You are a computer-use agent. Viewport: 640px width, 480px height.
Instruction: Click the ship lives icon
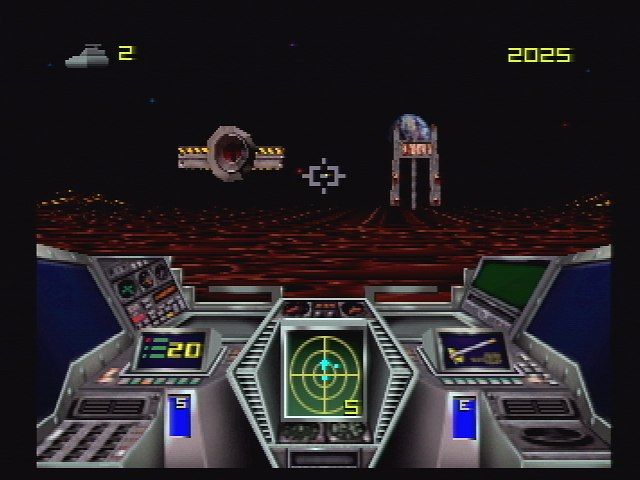click(x=88, y=55)
